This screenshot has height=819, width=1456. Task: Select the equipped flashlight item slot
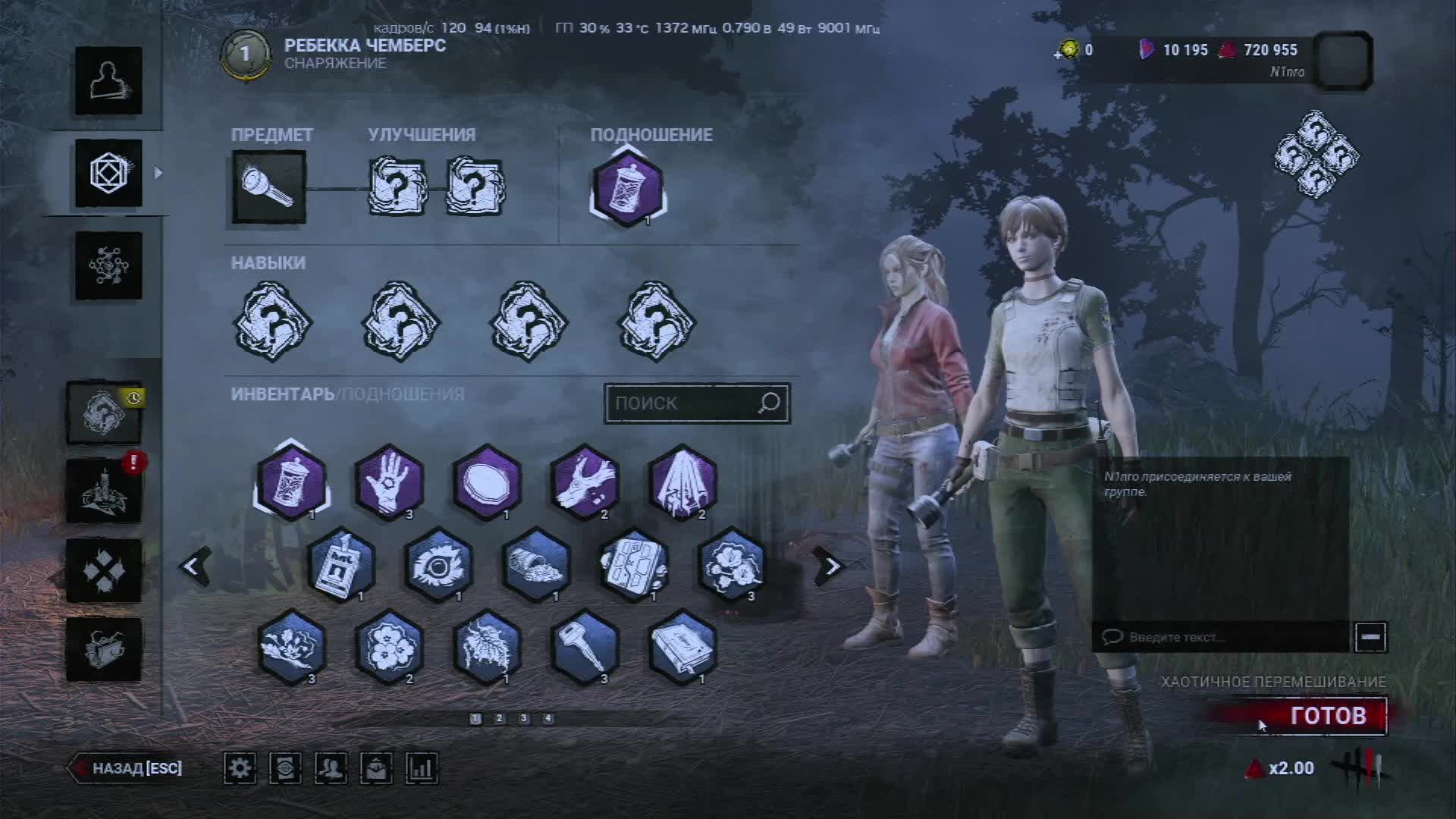[x=269, y=187]
